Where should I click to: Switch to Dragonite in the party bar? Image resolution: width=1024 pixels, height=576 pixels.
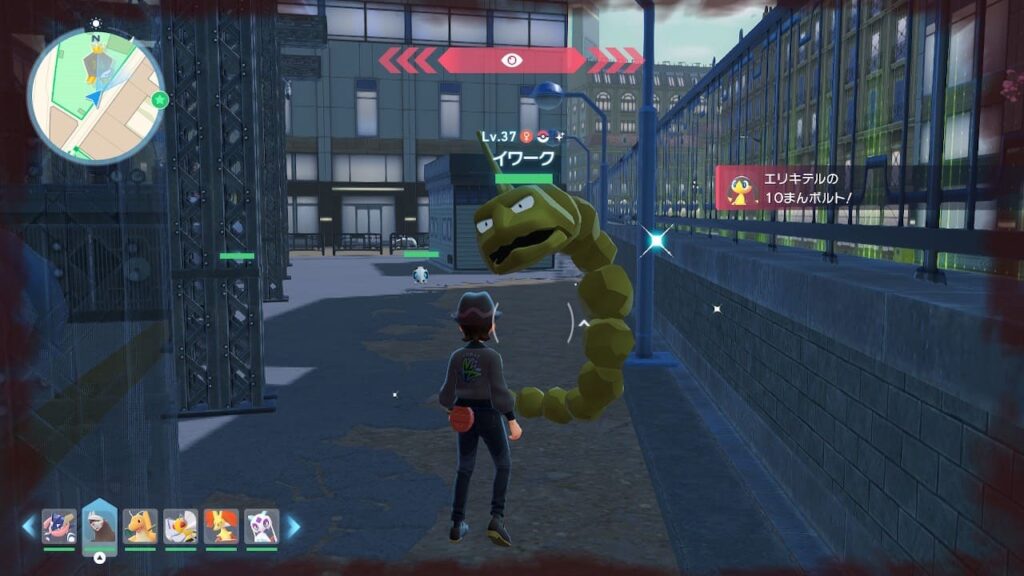tap(140, 526)
